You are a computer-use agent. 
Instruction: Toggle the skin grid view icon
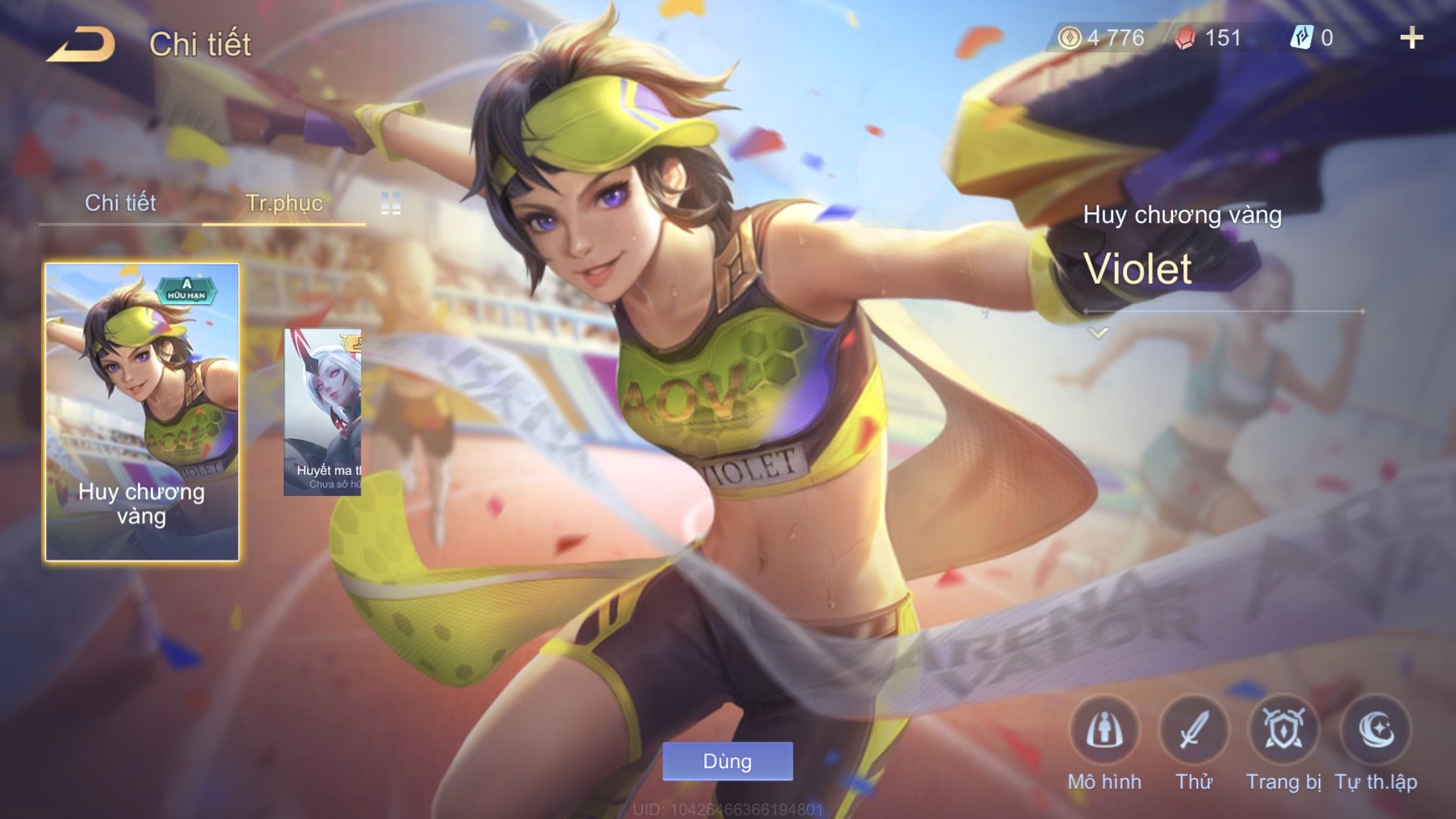pyautogui.click(x=390, y=204)
